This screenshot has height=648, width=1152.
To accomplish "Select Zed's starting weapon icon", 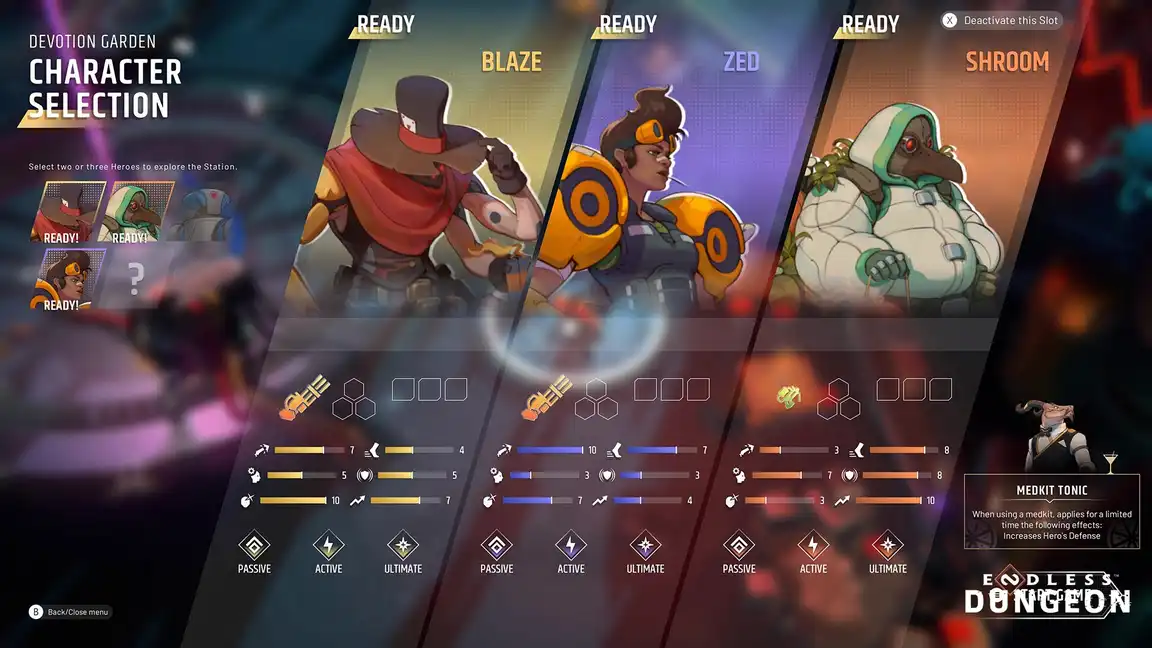I will [x=548, y=396].
